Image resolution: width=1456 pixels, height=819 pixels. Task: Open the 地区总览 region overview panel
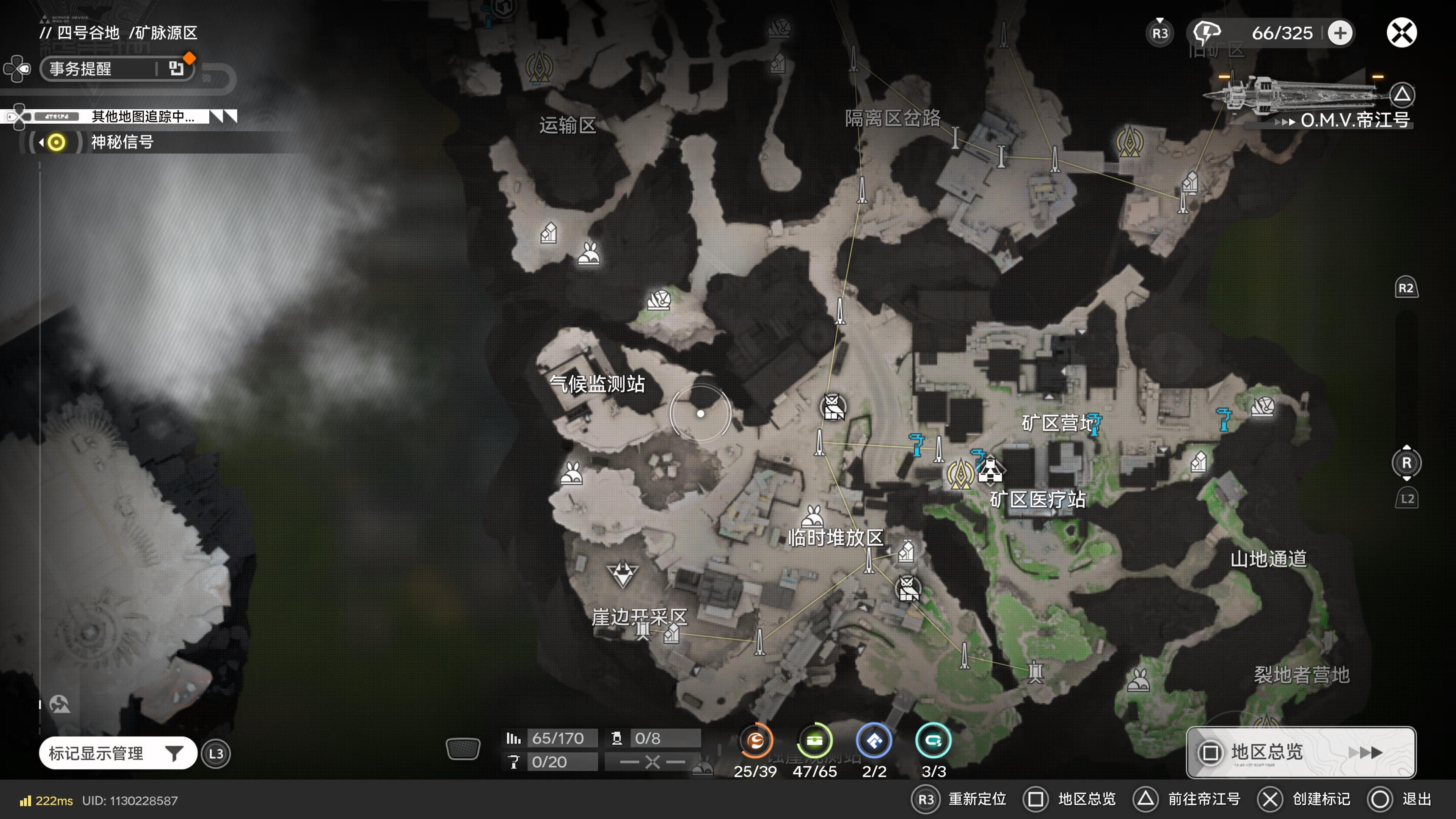[1300, 752]
